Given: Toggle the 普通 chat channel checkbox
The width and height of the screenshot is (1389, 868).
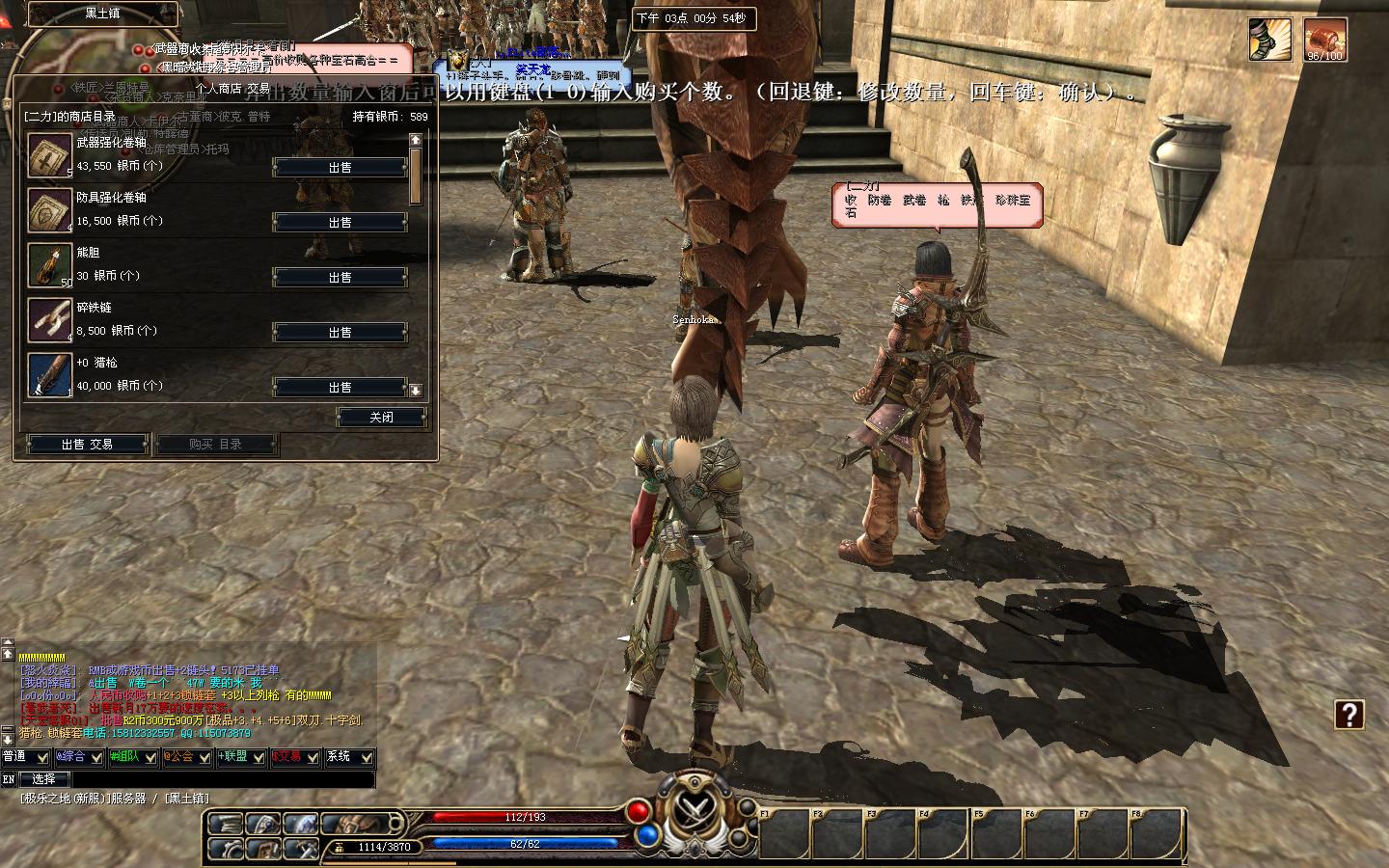Looking at the screenshot, I should [42, 757].
